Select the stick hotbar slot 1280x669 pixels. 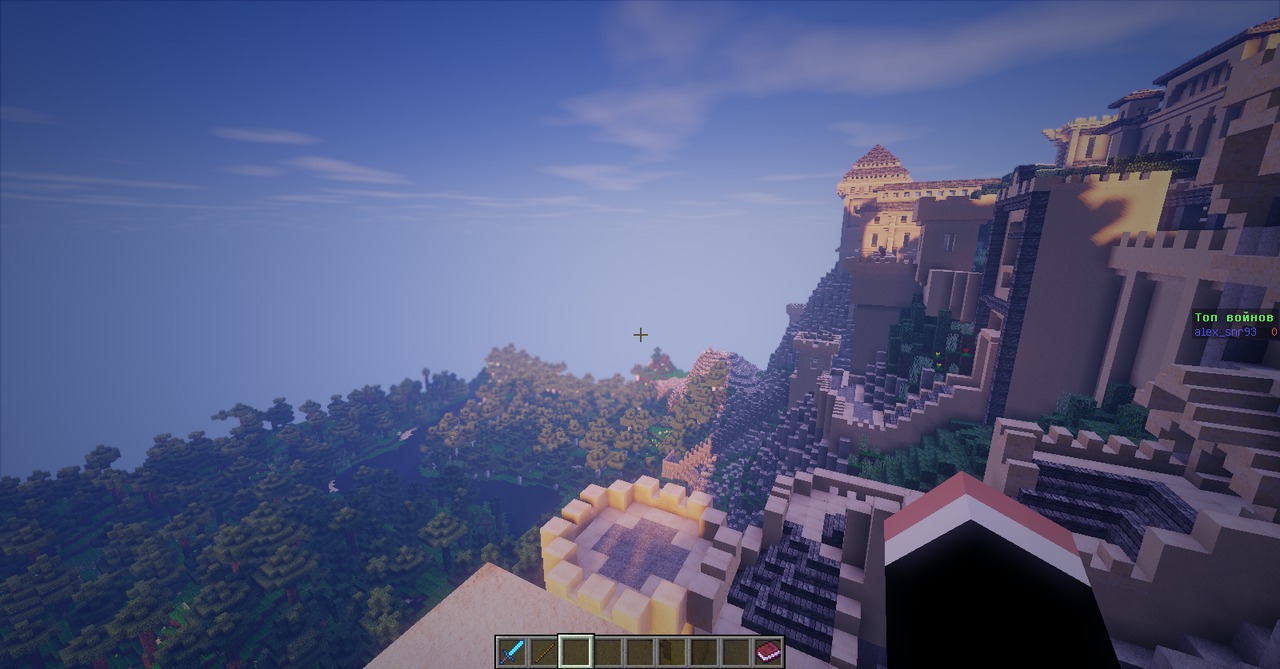click(544, 652)
